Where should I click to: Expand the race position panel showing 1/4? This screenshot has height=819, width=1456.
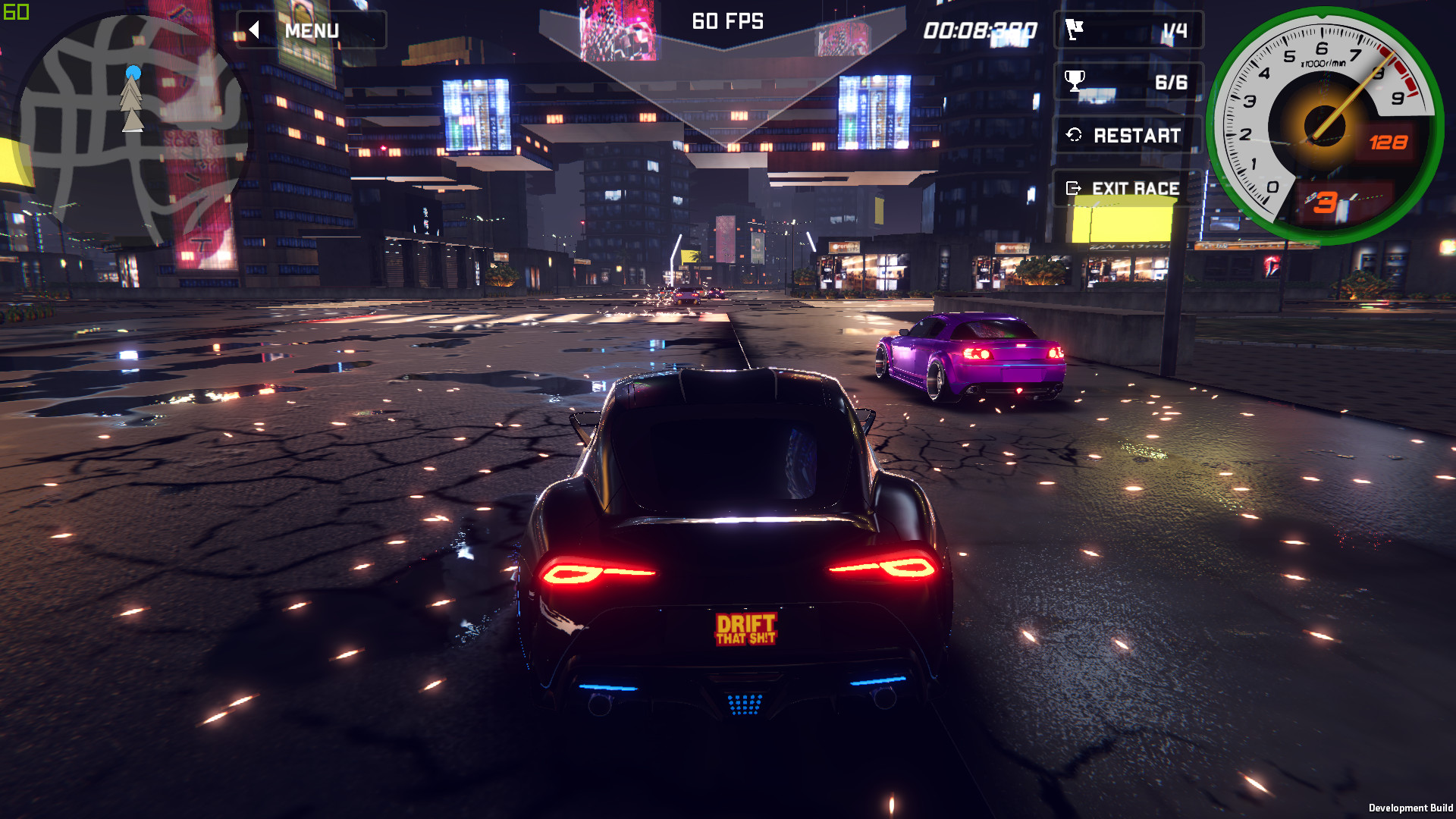[1128, 30]
